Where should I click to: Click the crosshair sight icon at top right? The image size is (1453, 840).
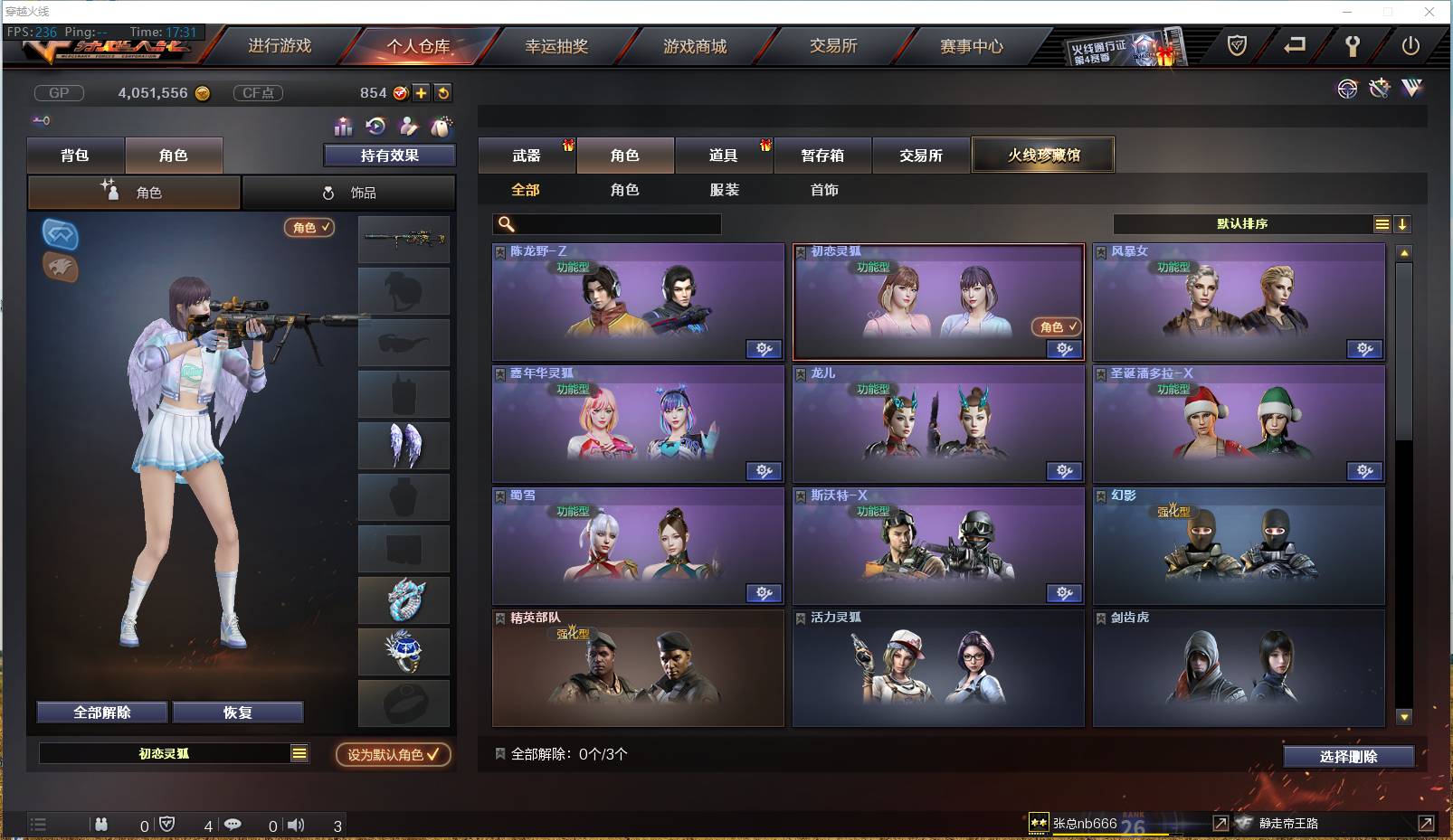tap(1348, 90)
